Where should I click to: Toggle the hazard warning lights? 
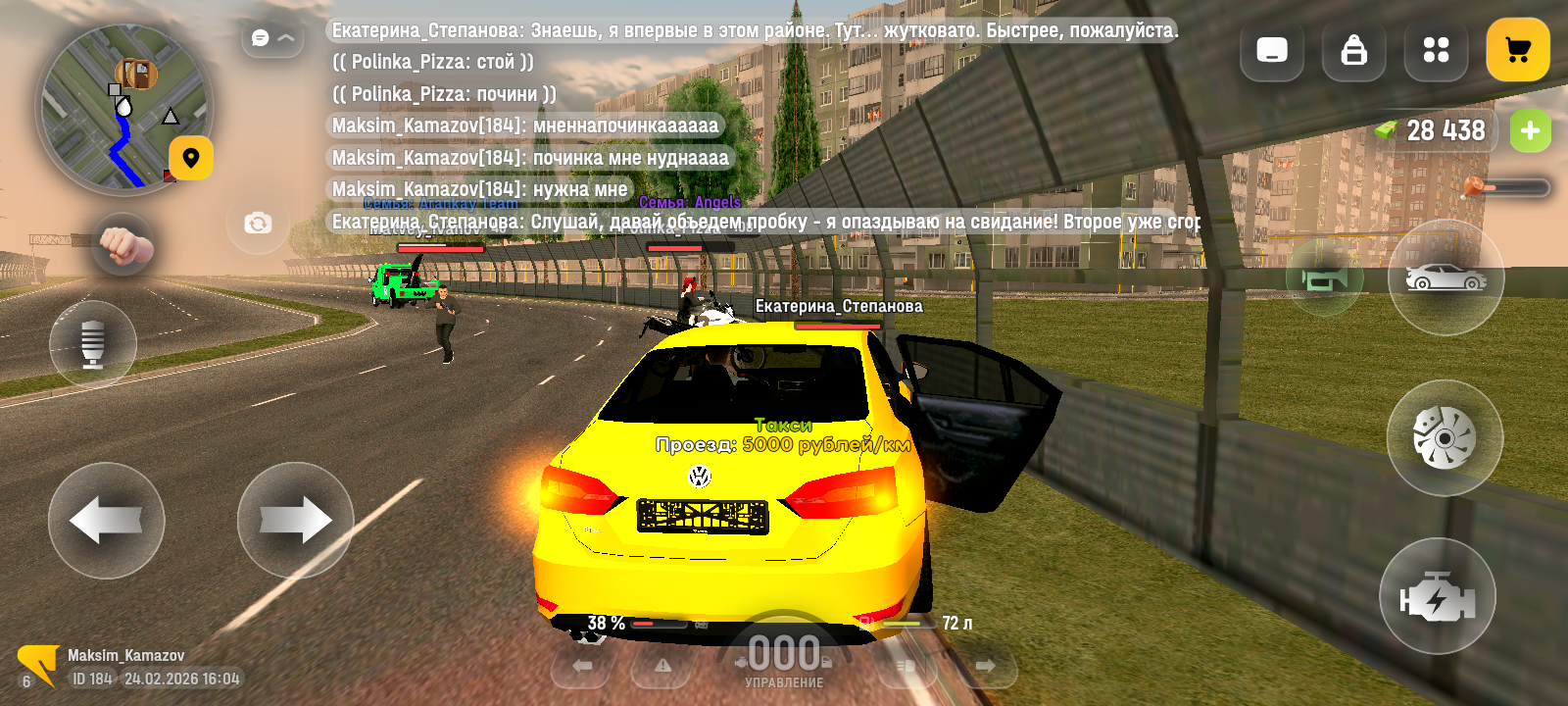click(x=663, y=667)
